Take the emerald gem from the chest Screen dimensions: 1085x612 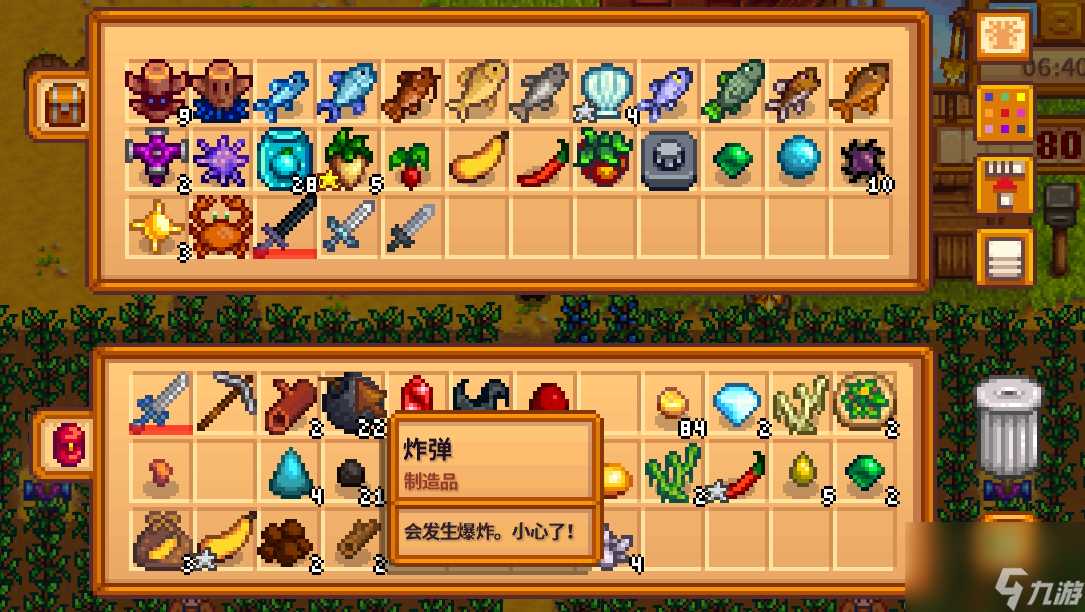coord(734,158)
